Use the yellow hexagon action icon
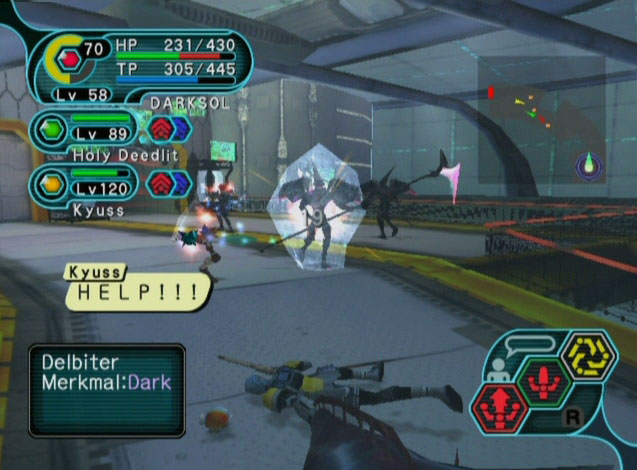 click(587, 357)
